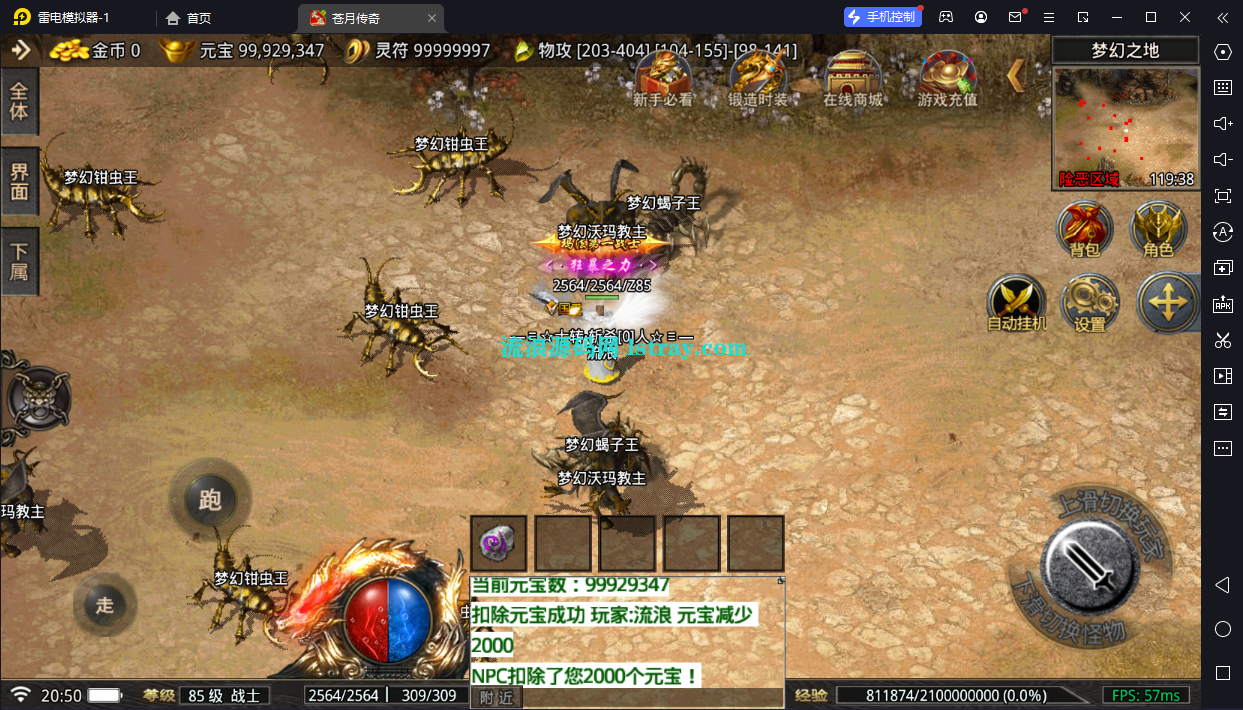Open the 在线商城 online shop

pyautogui.click(x=852, y=77)
